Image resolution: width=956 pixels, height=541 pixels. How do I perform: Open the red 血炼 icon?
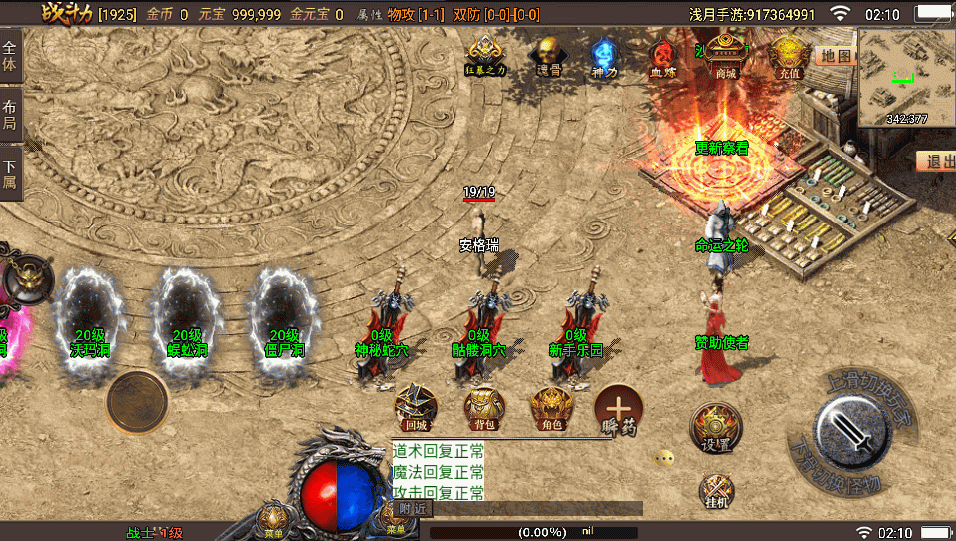[662, 57]
